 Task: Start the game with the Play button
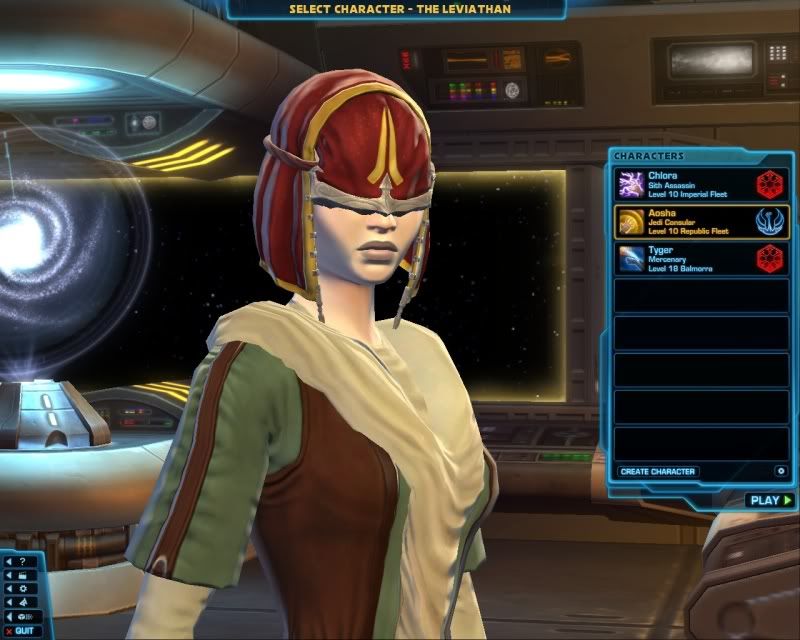pos(769,500)
